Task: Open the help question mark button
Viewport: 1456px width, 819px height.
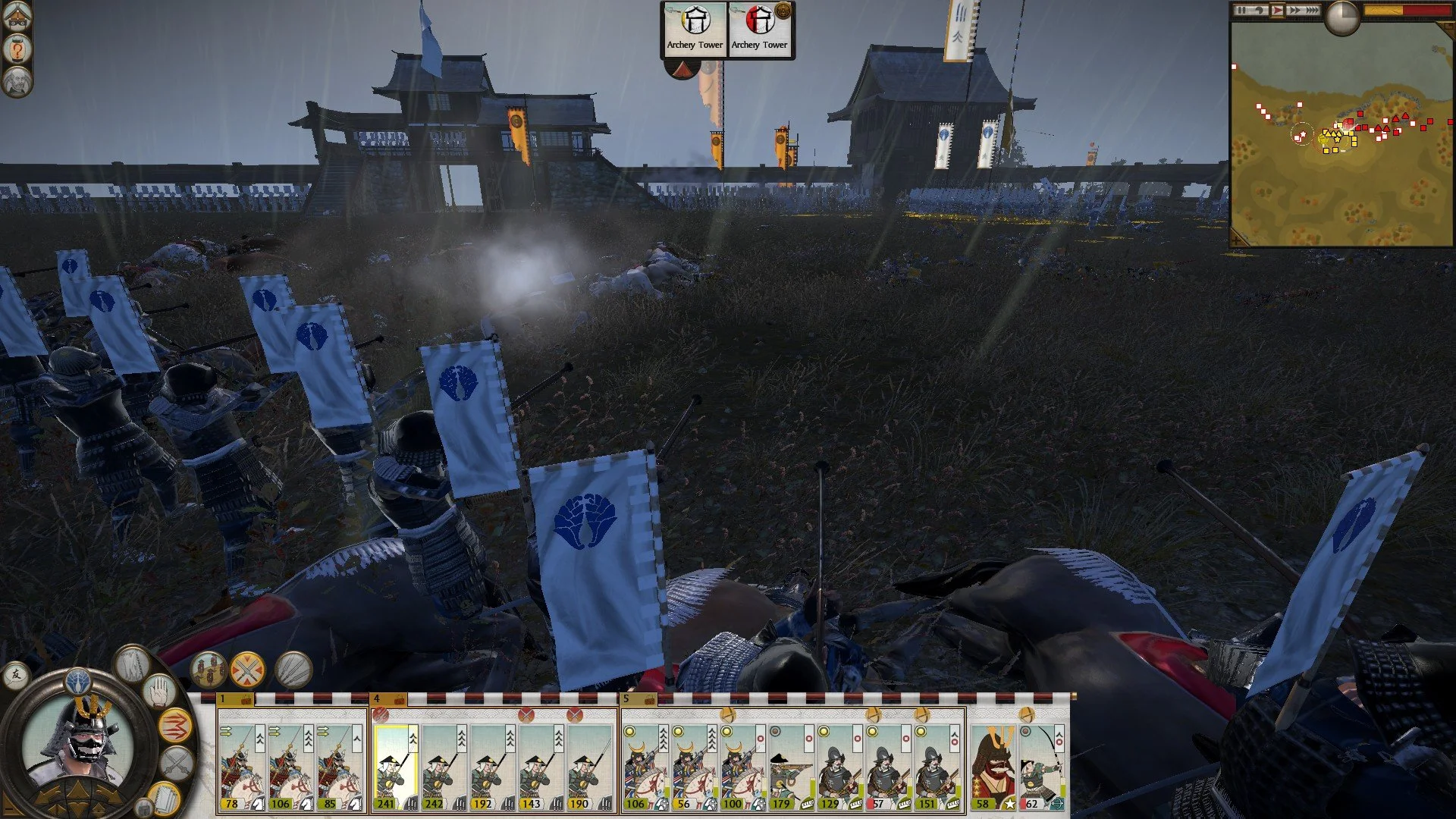Action: [16, 49]
